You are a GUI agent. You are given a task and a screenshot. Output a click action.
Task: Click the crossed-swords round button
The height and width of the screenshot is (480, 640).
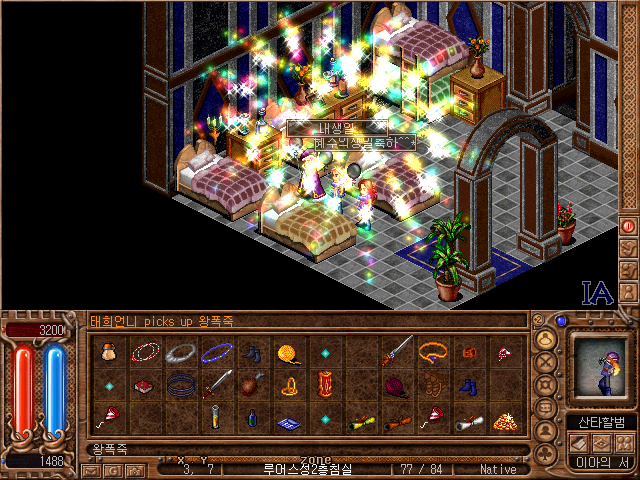click(547, 364)
